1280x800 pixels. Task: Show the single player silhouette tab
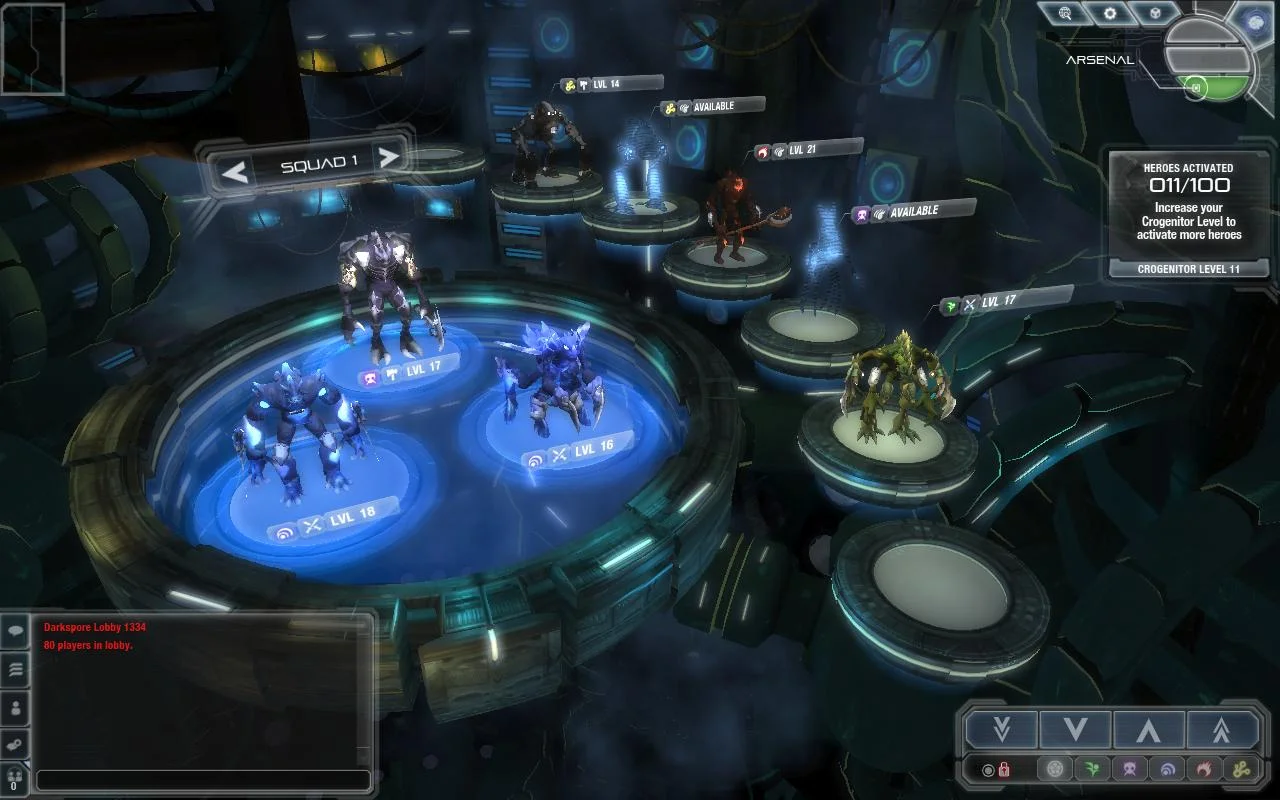pyautogui.click(x=16, y=708)
